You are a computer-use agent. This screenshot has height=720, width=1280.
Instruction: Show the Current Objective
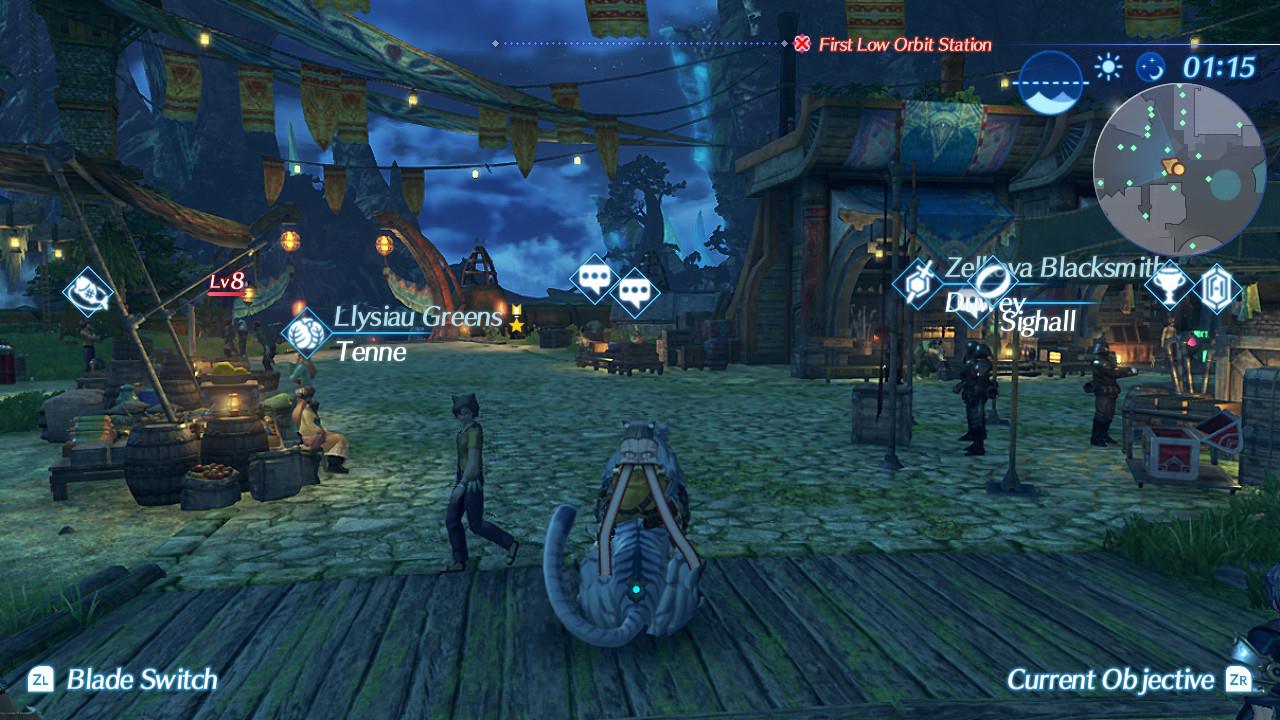click(x=1110, y=680)
